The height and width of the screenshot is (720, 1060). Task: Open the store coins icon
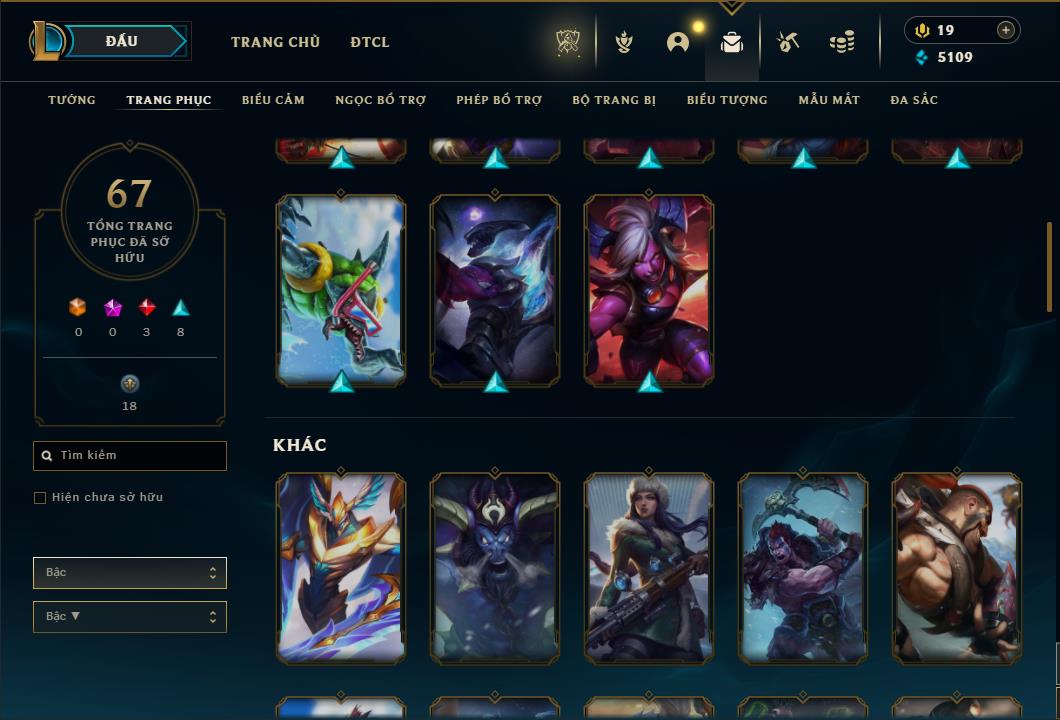coord(842,42)
